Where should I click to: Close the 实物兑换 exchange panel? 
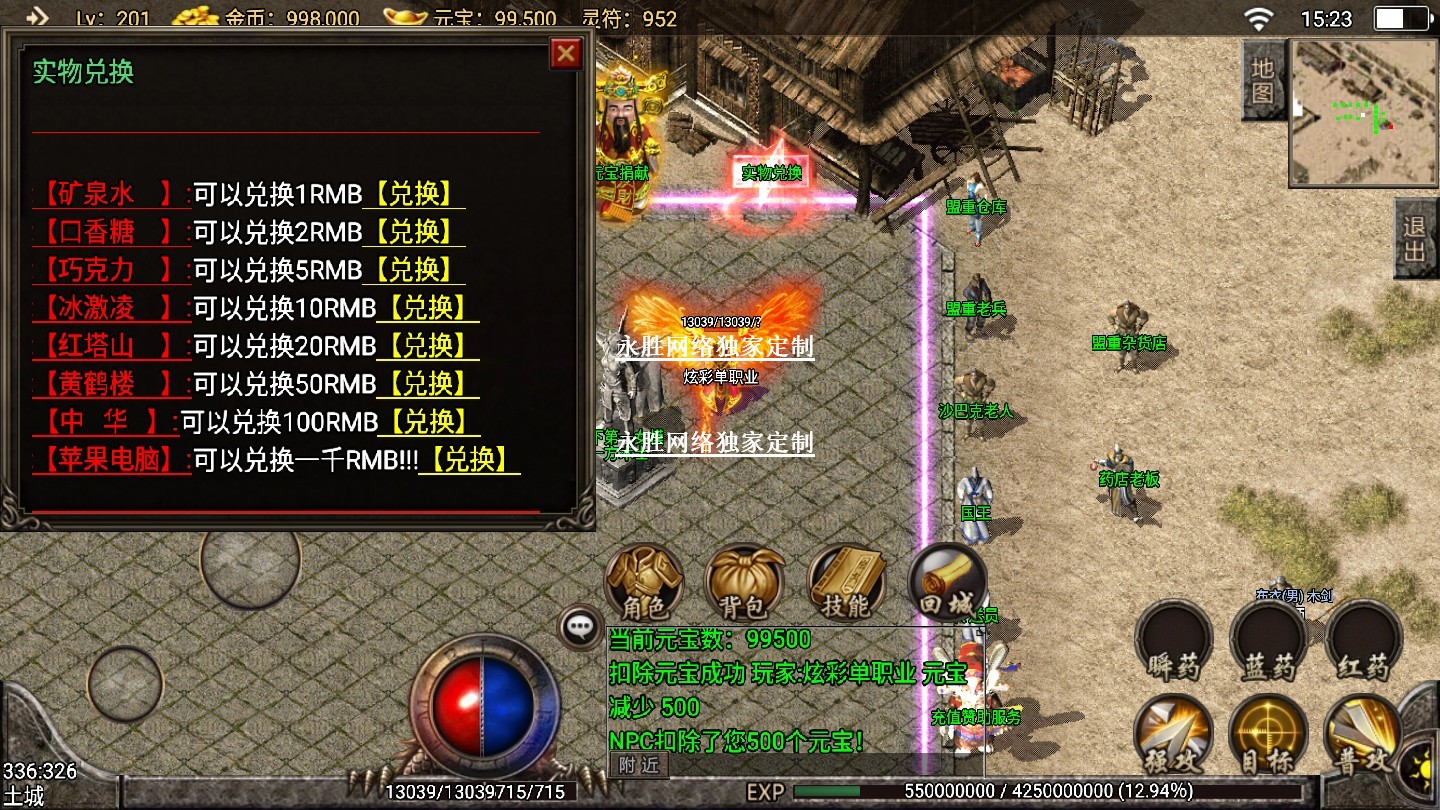pos(566,53)
